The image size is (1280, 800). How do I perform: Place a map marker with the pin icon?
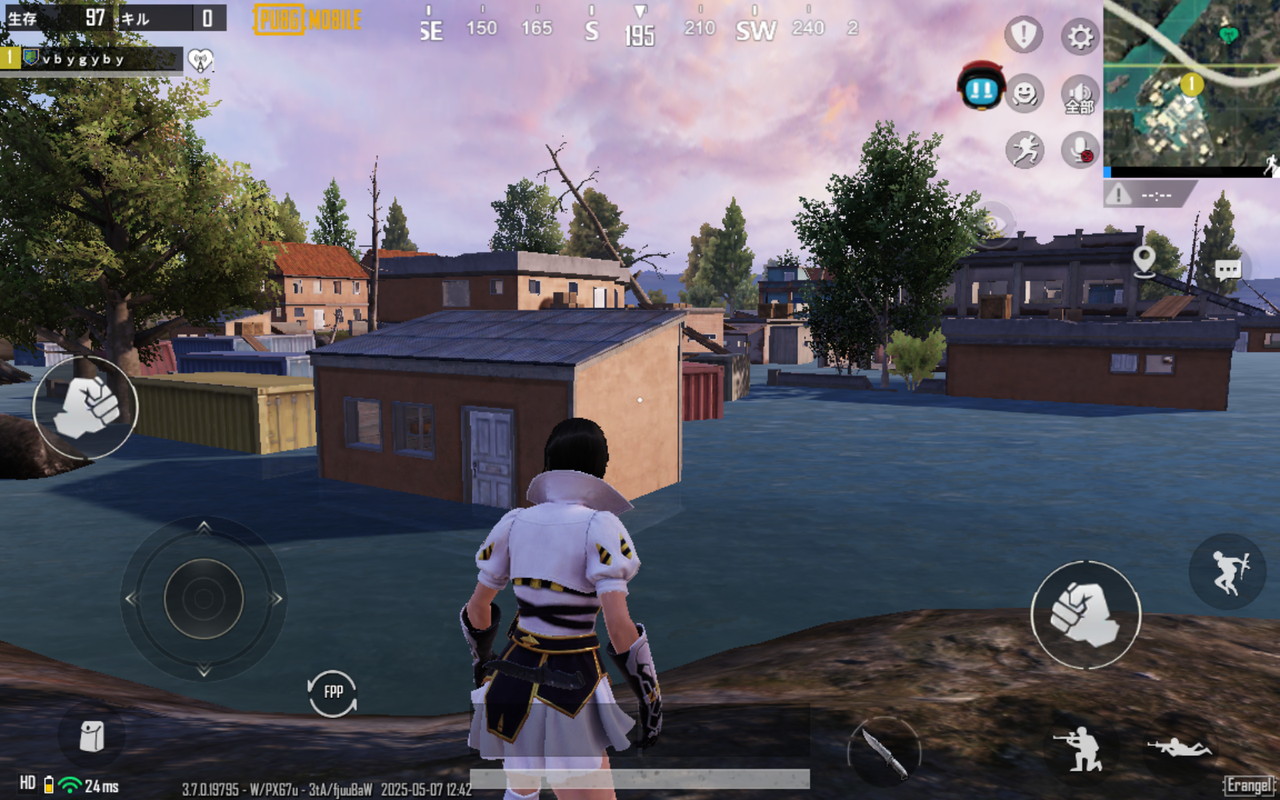pyautogui.click(x=1144, y=260)
